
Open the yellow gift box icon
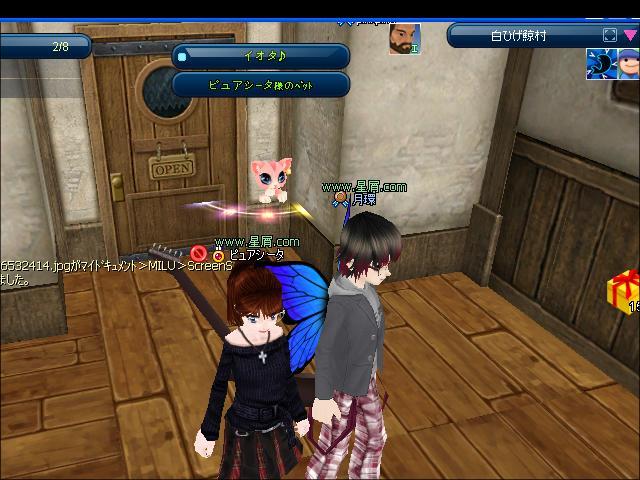[x=624, y=291]
